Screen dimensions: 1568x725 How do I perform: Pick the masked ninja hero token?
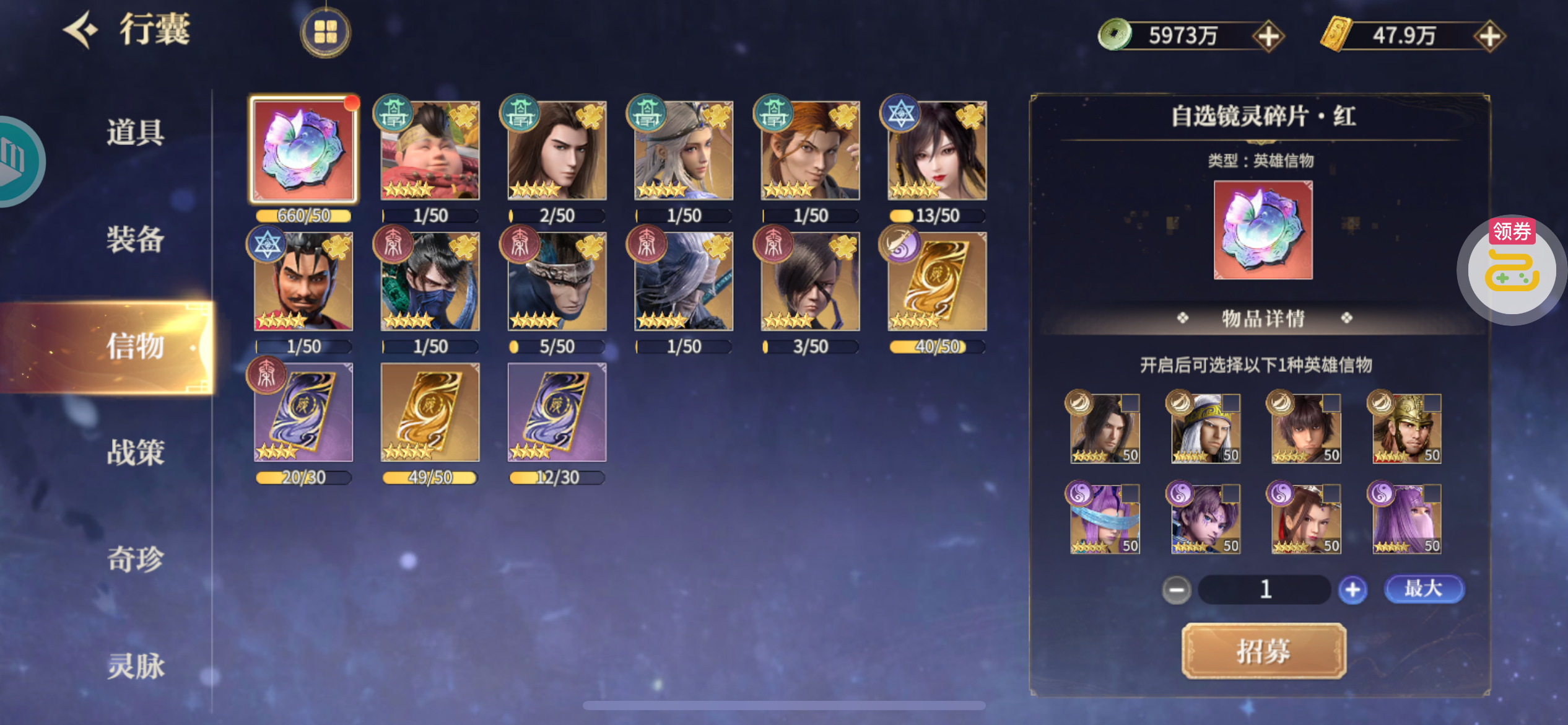[x=430, y=281]
